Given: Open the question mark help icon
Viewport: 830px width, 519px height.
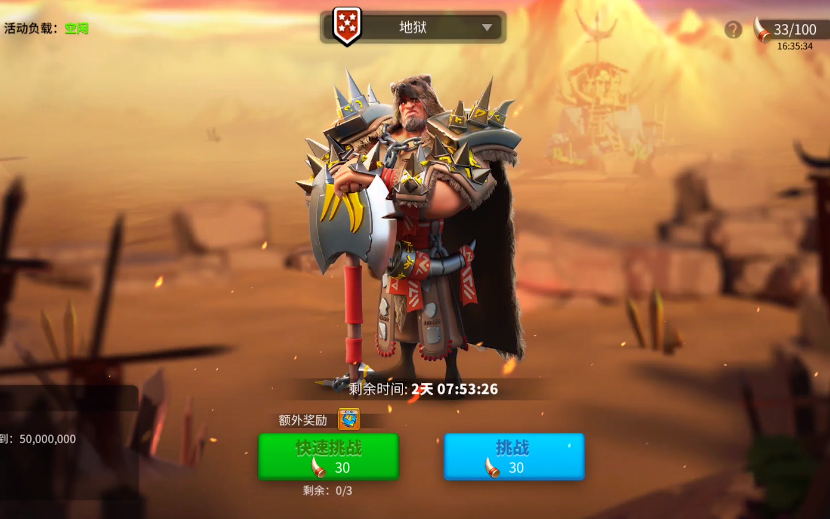Looking at the screenshot, I should point(733,29).
